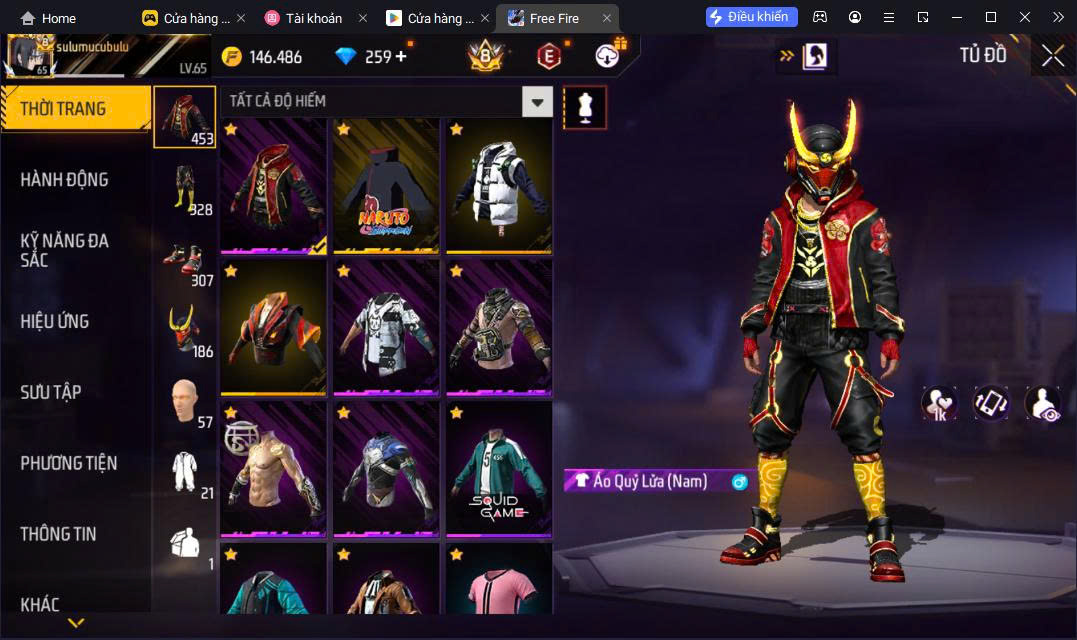
Task: Close the Tủ Đồ wardrobe screen
Action: 1052,56
